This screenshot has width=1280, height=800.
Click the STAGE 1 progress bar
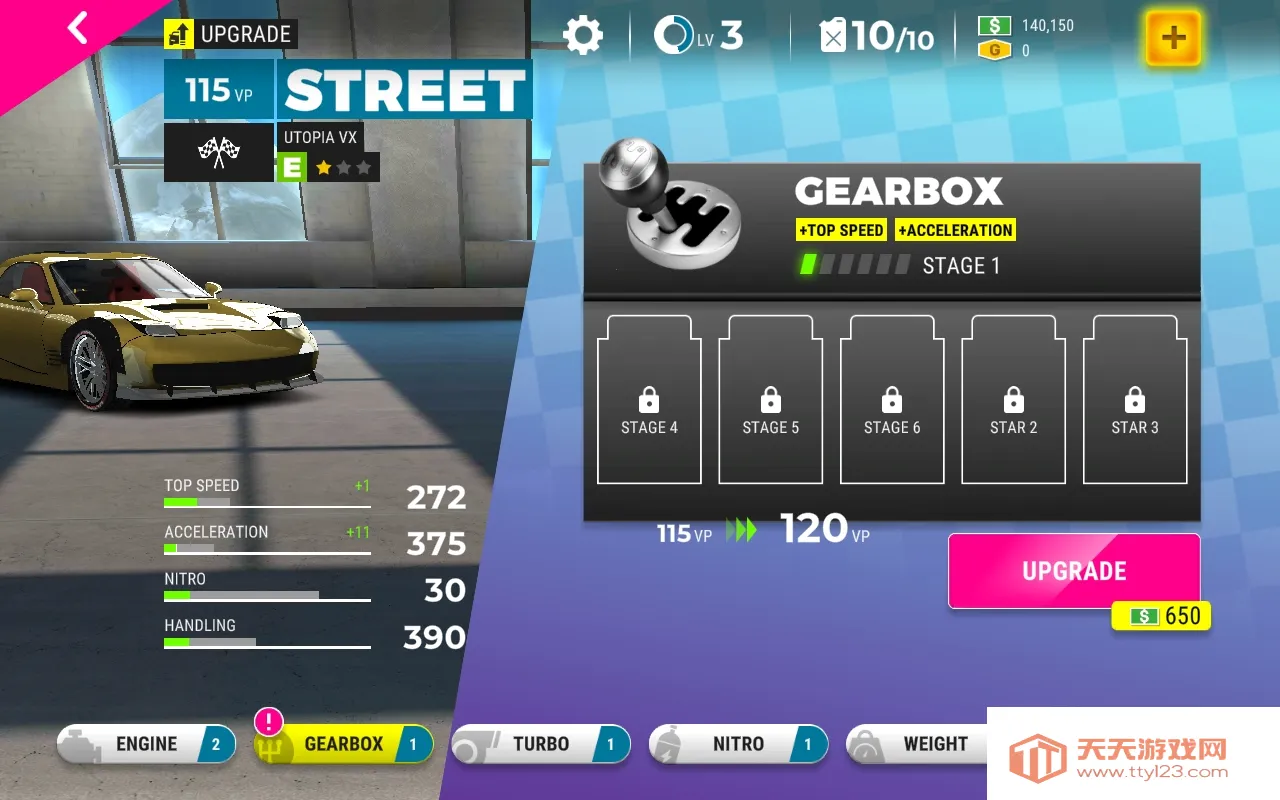coord(855,265)
